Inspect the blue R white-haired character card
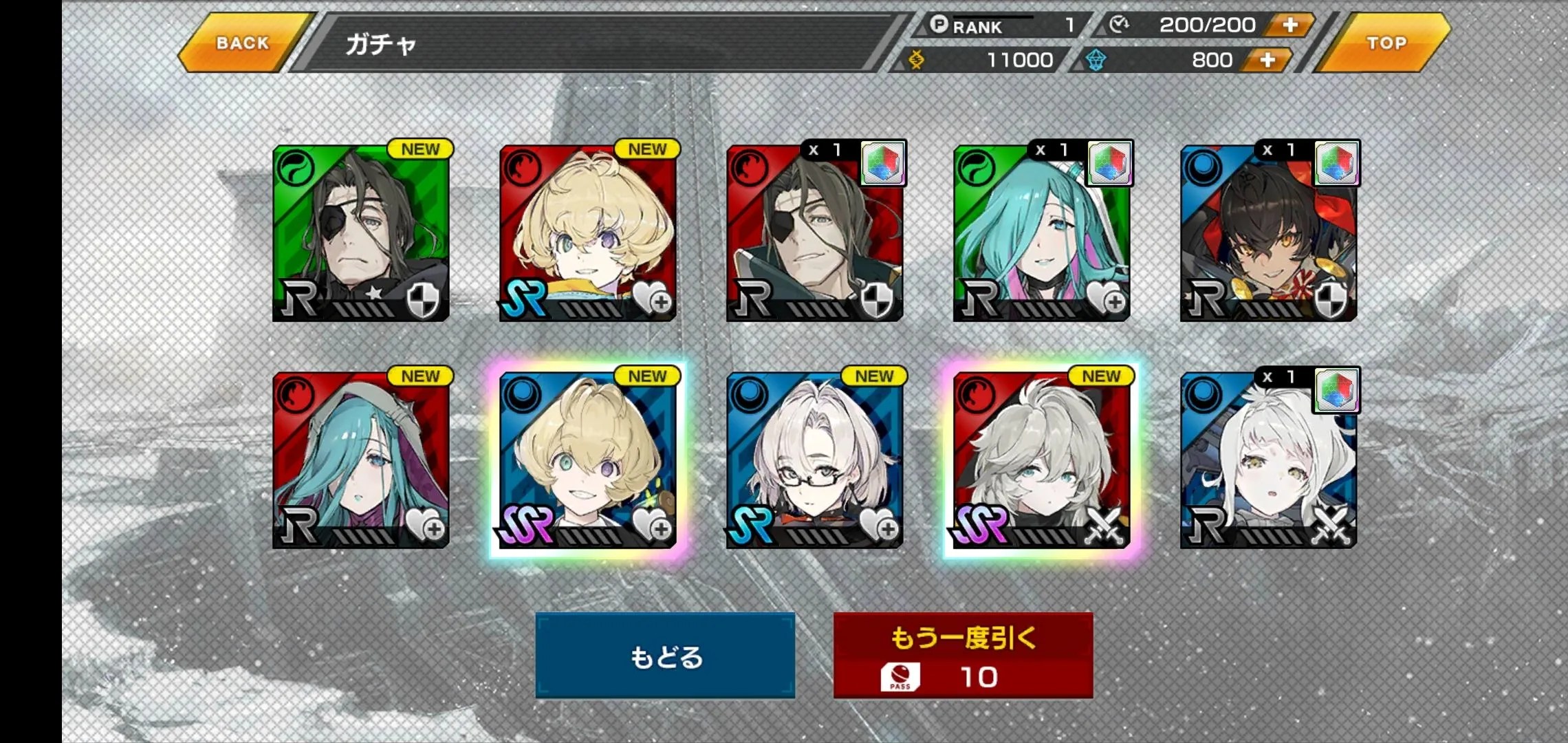The height and width of the screenshot is (743, 1568). (x=1269, y=460)
